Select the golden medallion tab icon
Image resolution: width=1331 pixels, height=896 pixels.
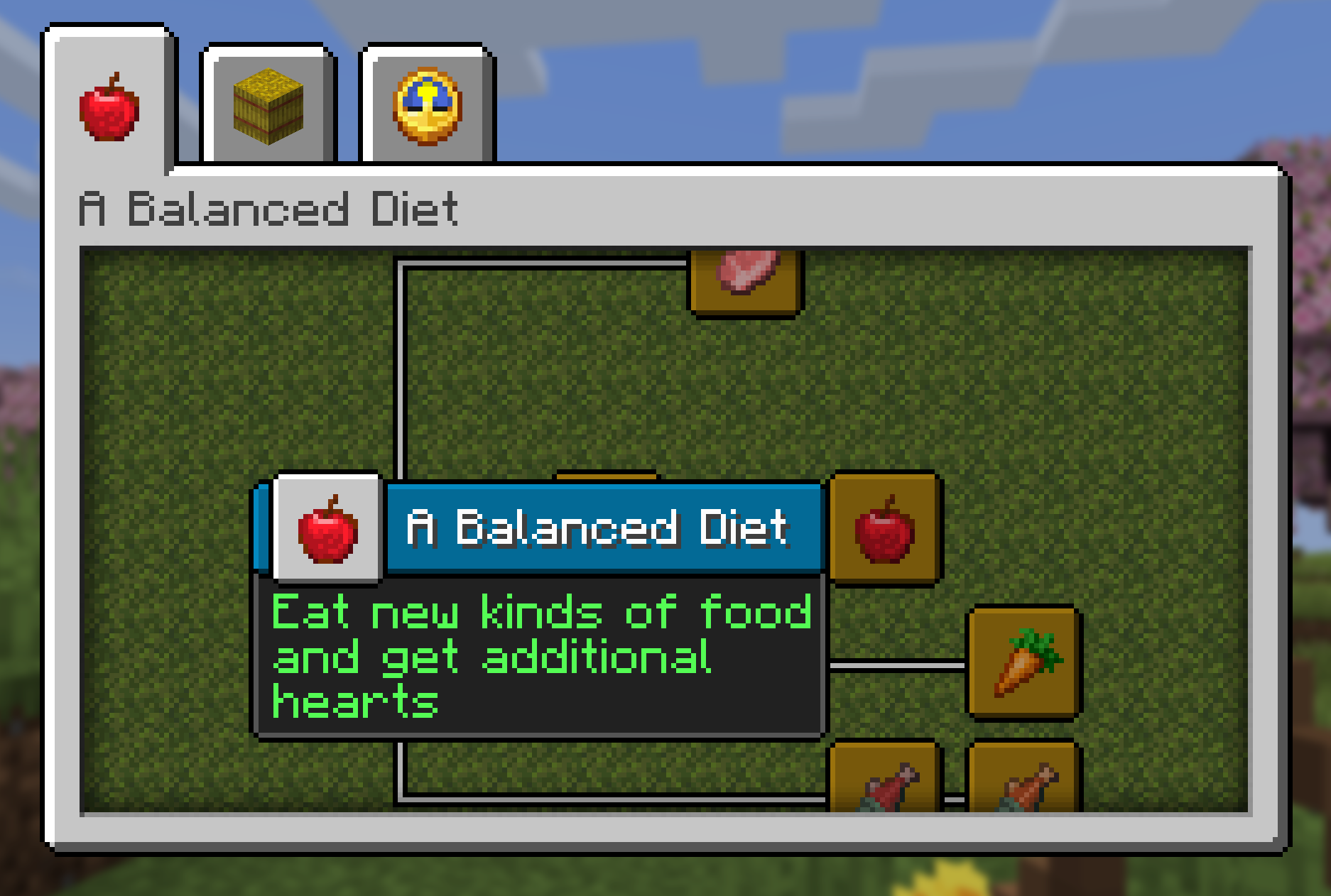tap(426, 106)
